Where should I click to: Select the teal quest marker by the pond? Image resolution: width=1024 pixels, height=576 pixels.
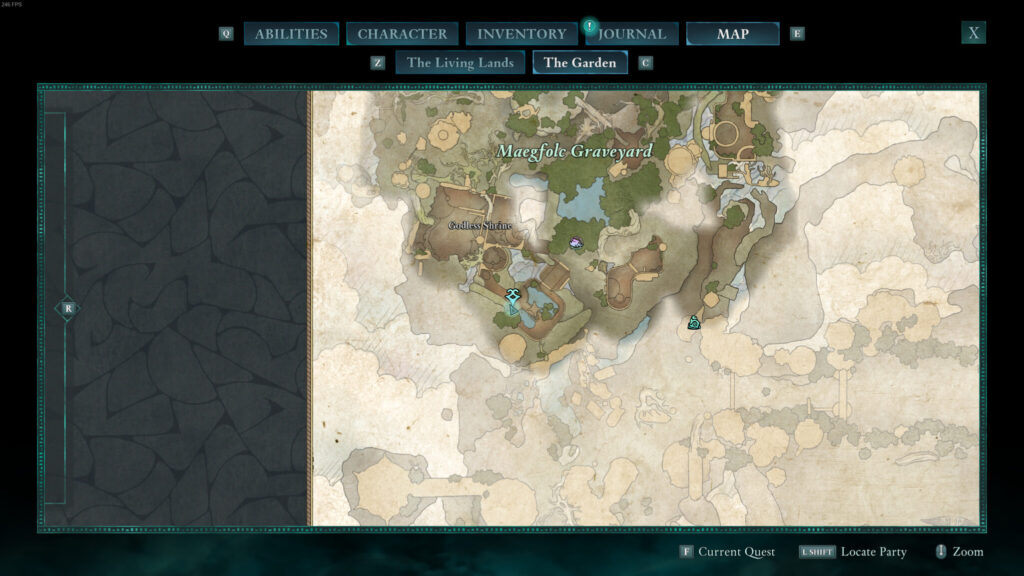pos(513,298)
